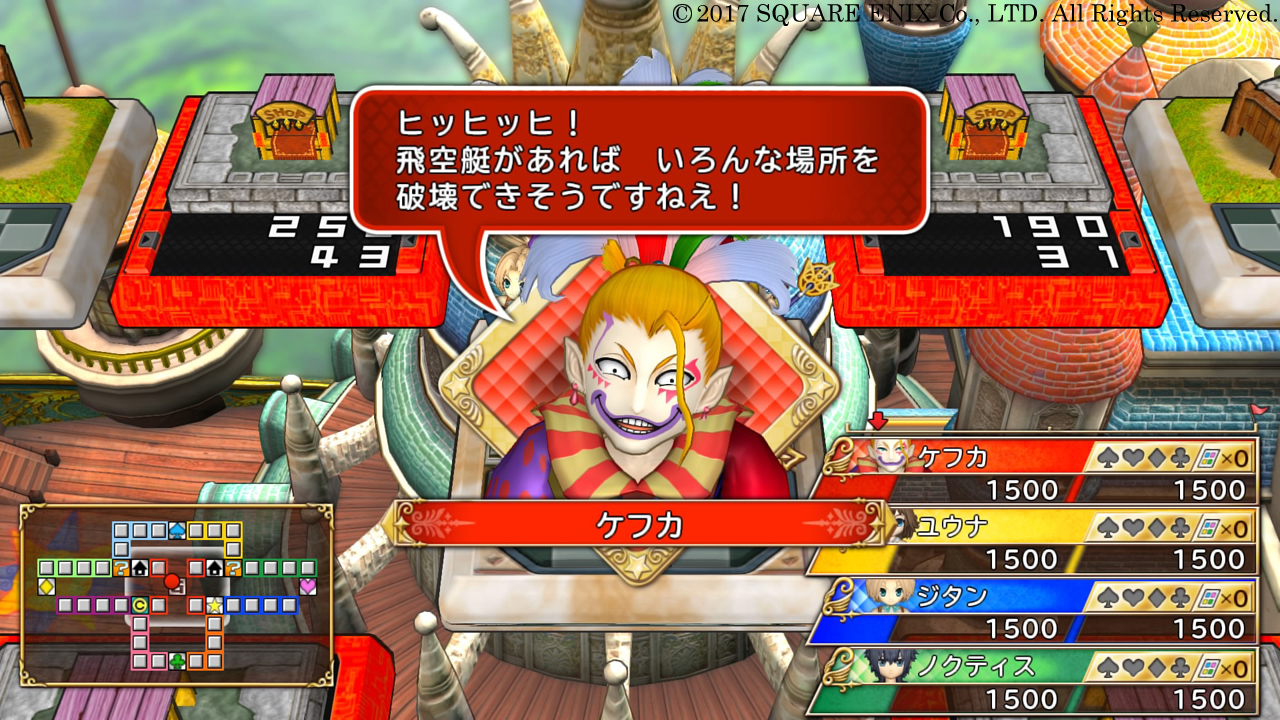
Task: Click the orange question-mark square on the minimap
Action: coord(122,567)
